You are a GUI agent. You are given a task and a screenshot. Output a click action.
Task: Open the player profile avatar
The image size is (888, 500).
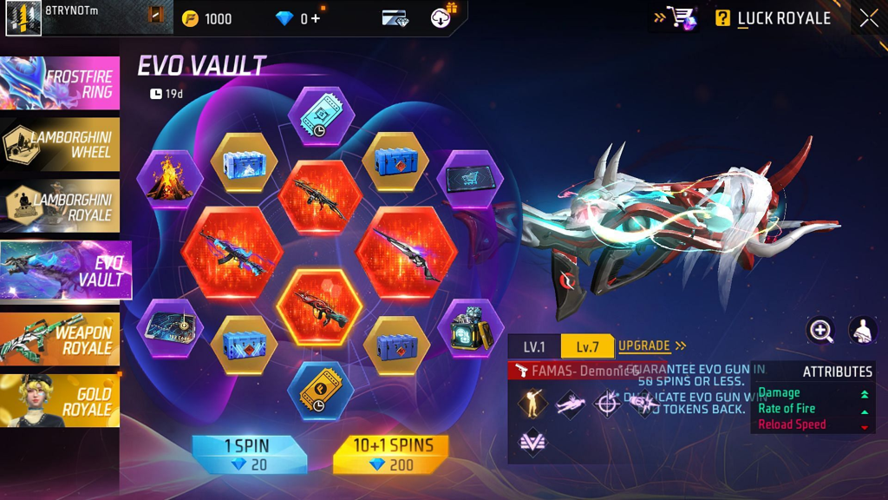click(x=23, y=18)
